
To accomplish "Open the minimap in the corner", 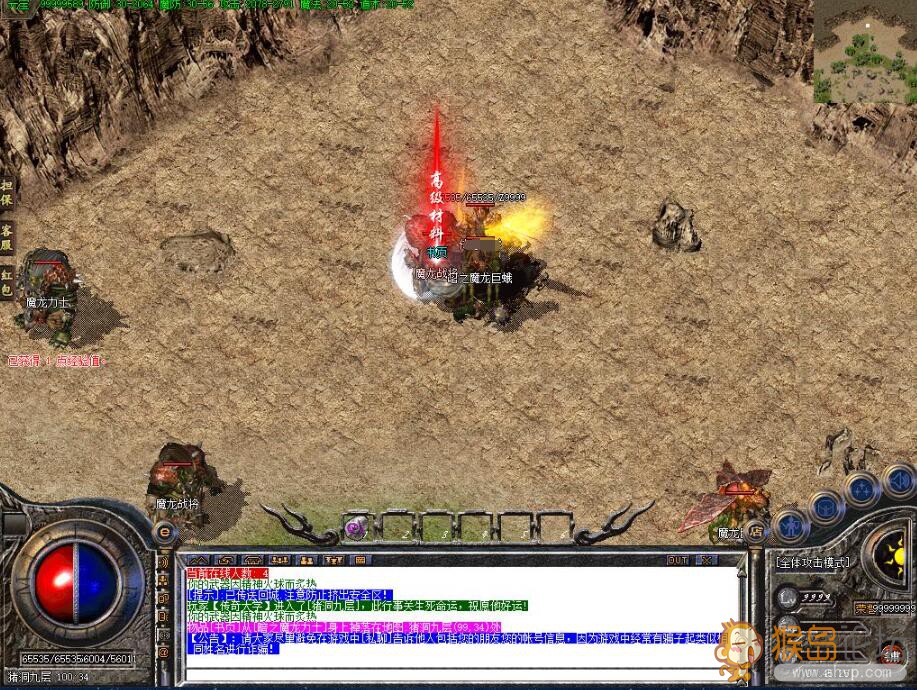I will click(864, 51).
